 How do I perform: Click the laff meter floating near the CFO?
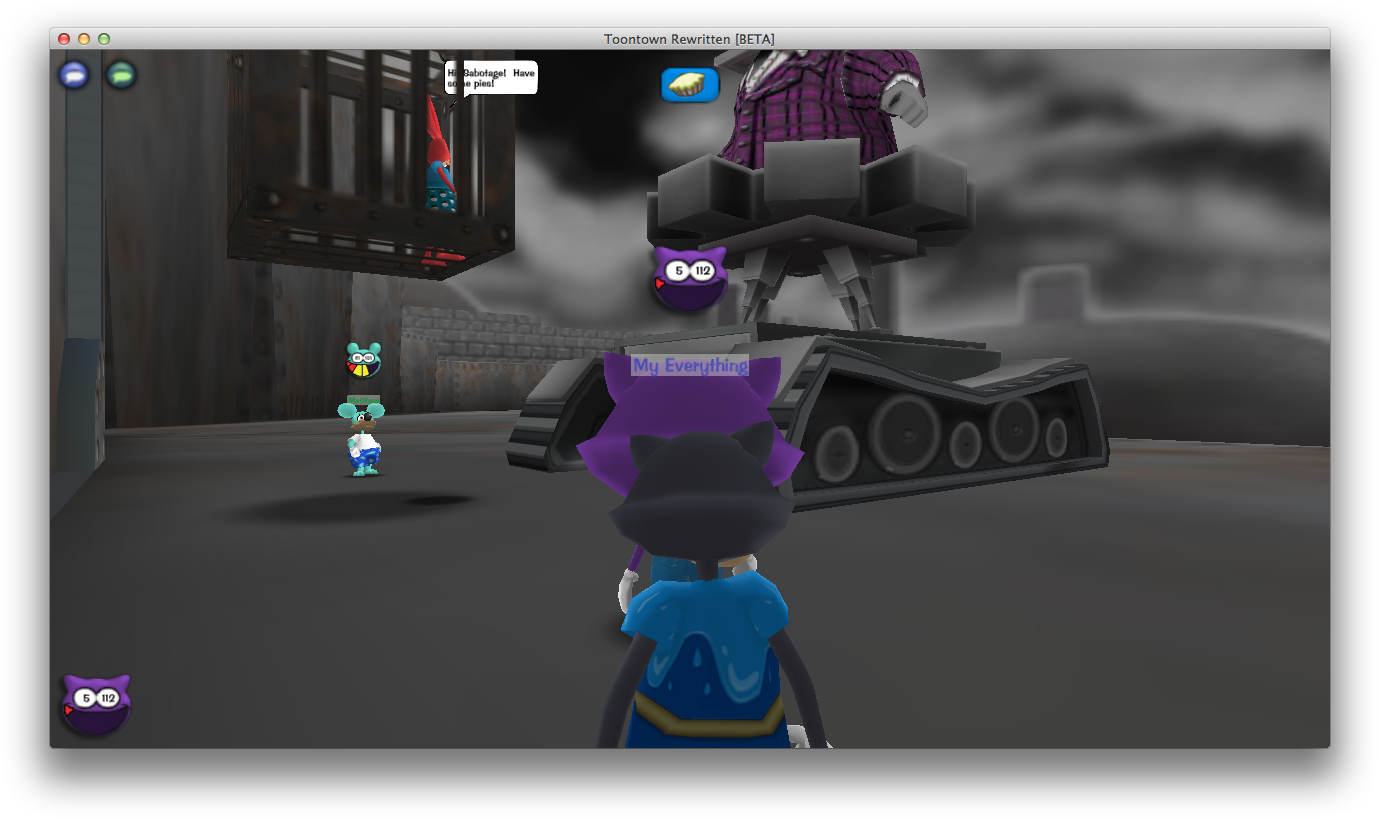(x=690, y=275)
